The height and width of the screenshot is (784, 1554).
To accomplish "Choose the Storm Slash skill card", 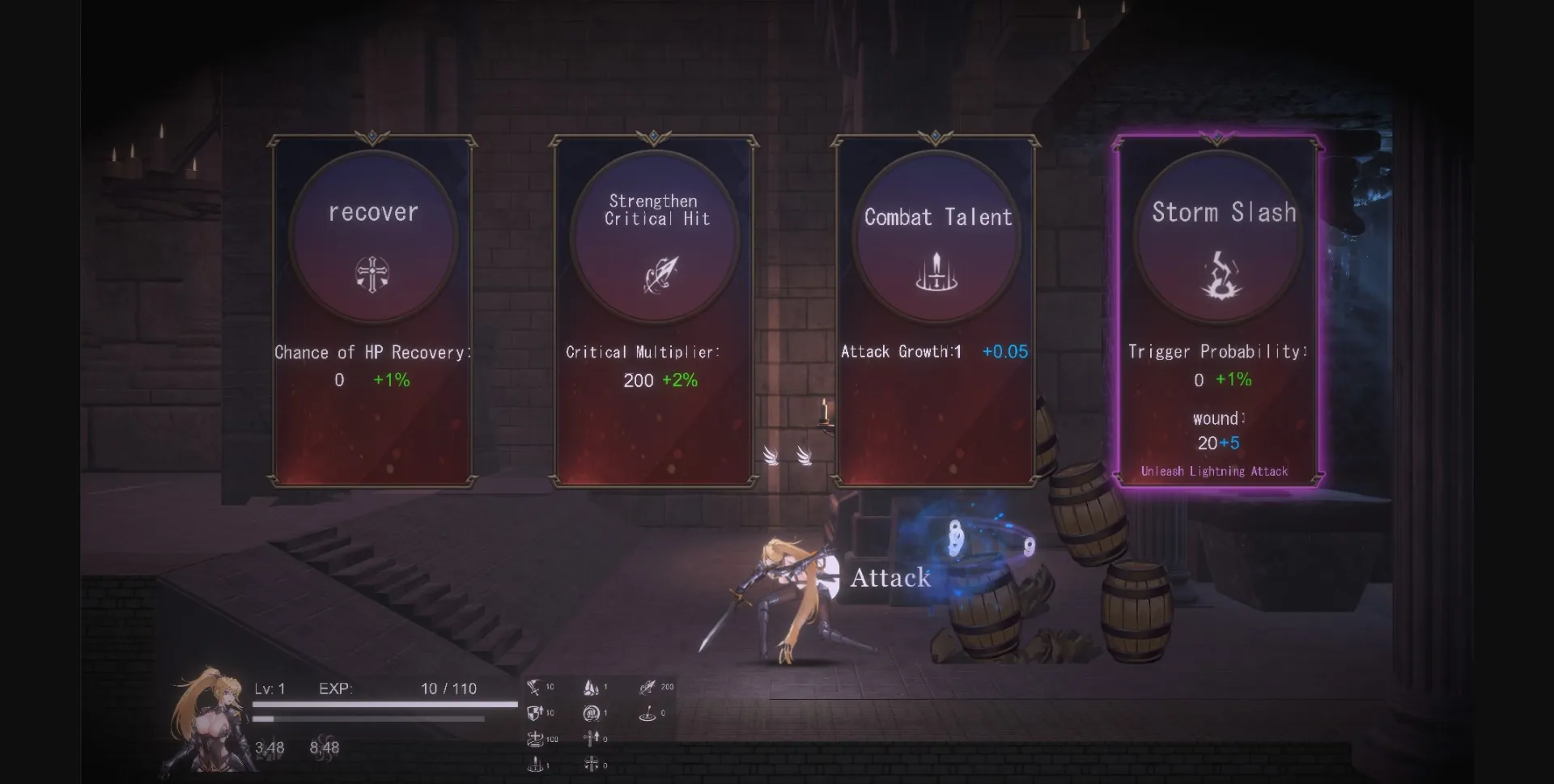I will tap(1218, 311).
